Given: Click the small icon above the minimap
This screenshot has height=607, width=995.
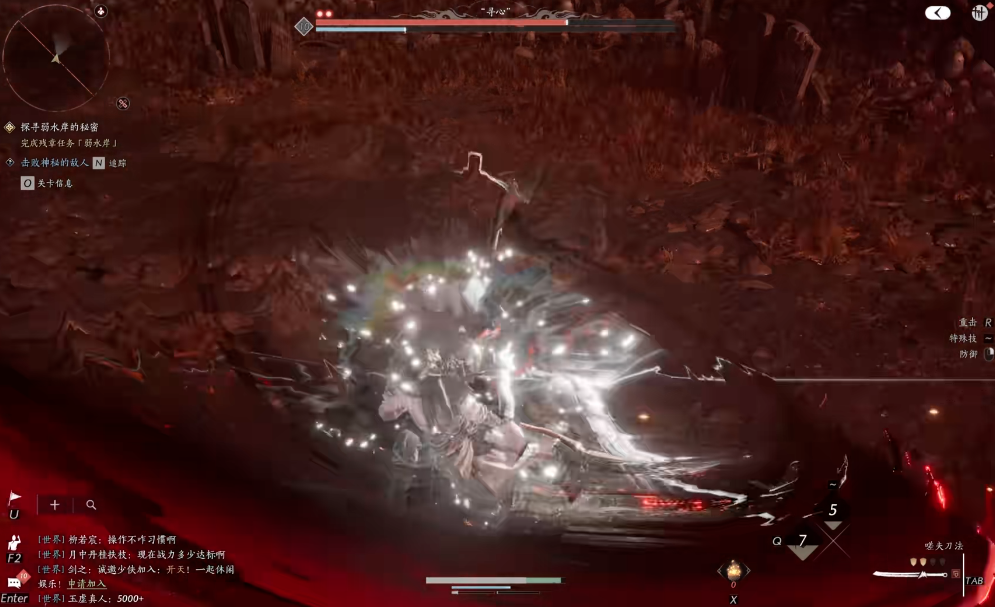Looking at the screenshot, I should (101, 11).
